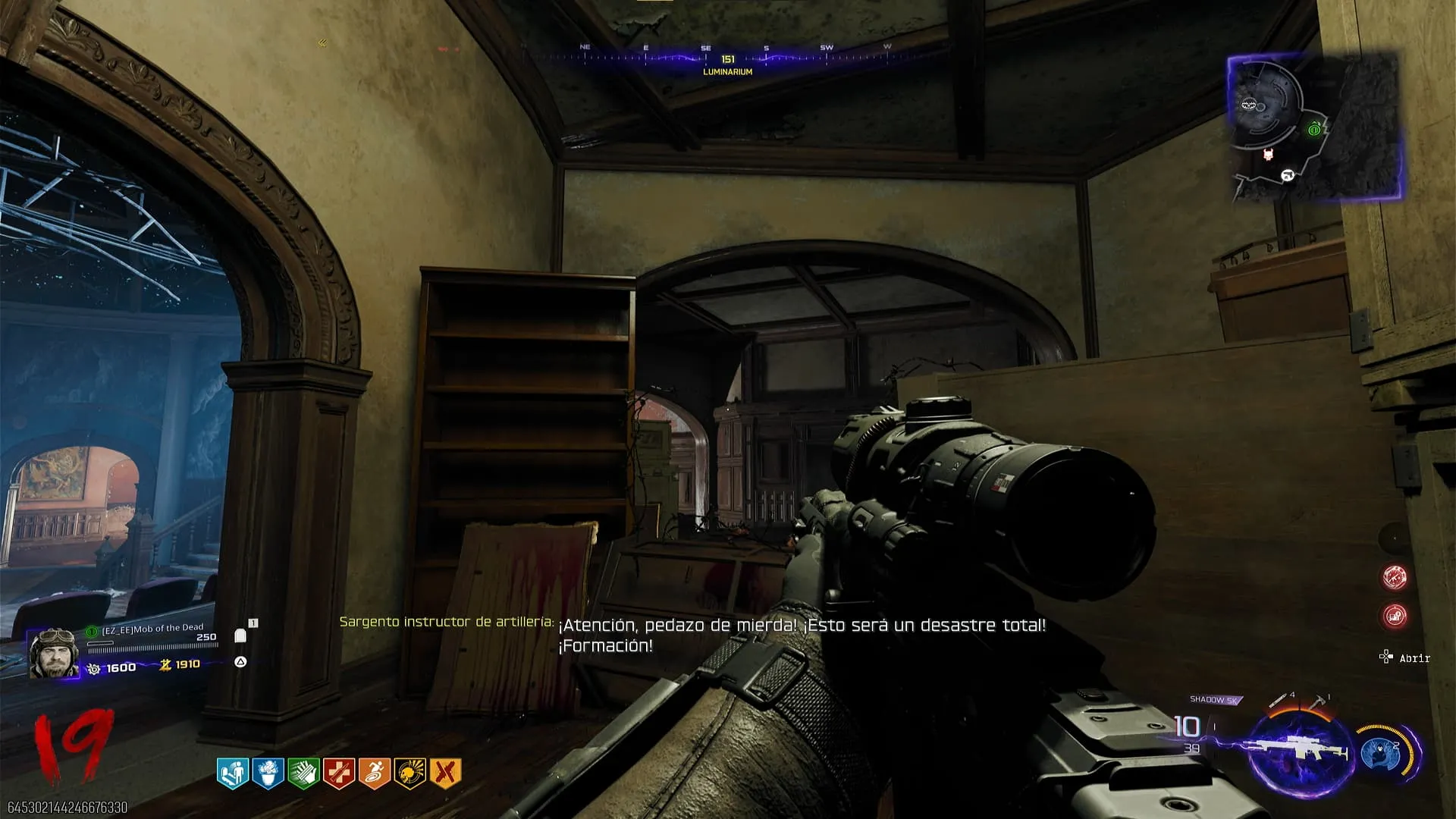Choose the red cross and bullet perk
1456x819 pixels.
(x=338, y=773)
